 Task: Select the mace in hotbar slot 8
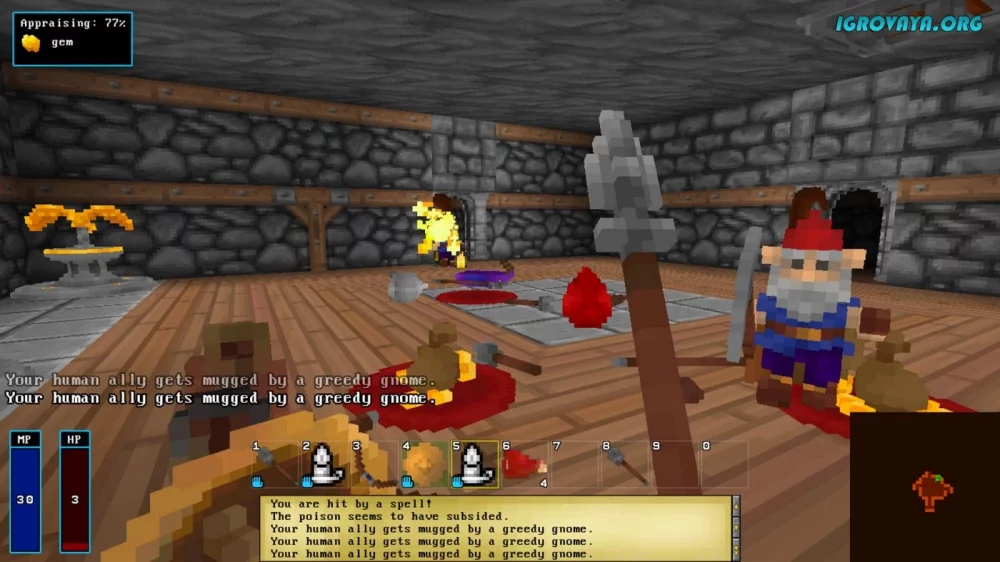point(624,465)
